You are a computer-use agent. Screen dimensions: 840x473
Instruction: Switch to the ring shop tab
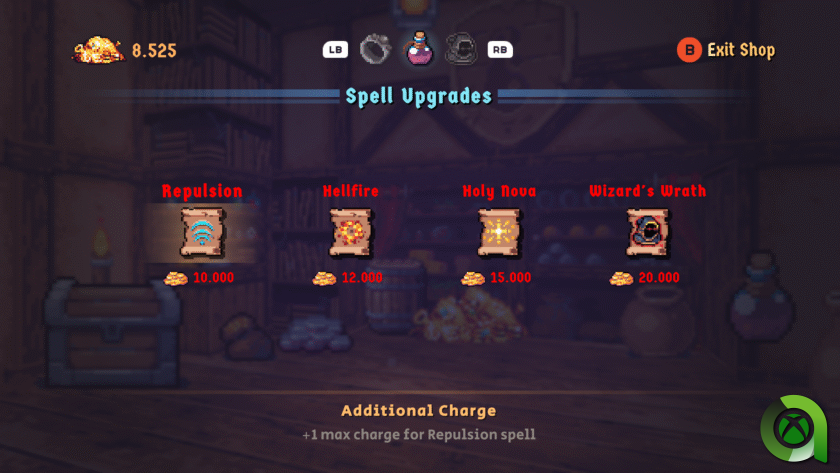(375, 49)
